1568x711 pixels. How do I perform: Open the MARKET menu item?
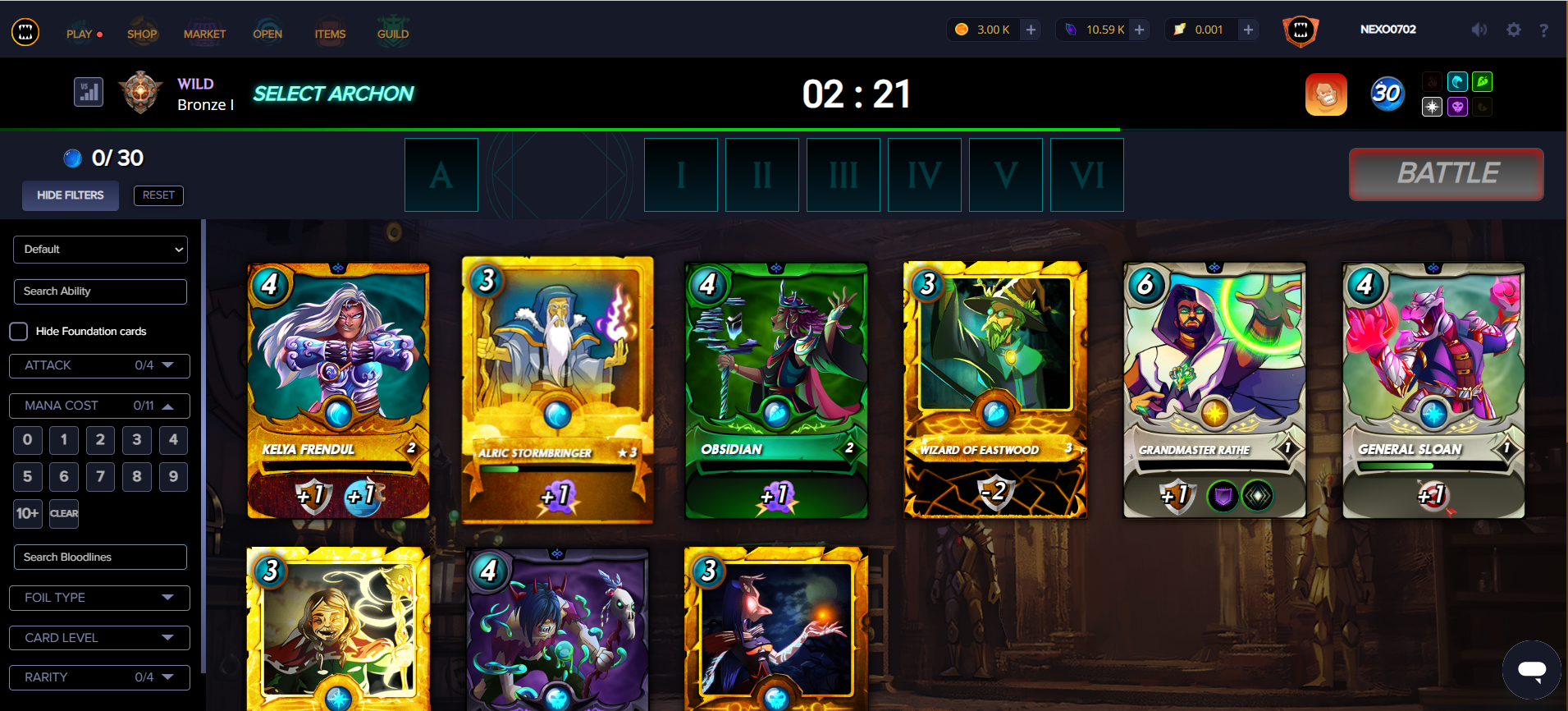(x=204, y=33)
